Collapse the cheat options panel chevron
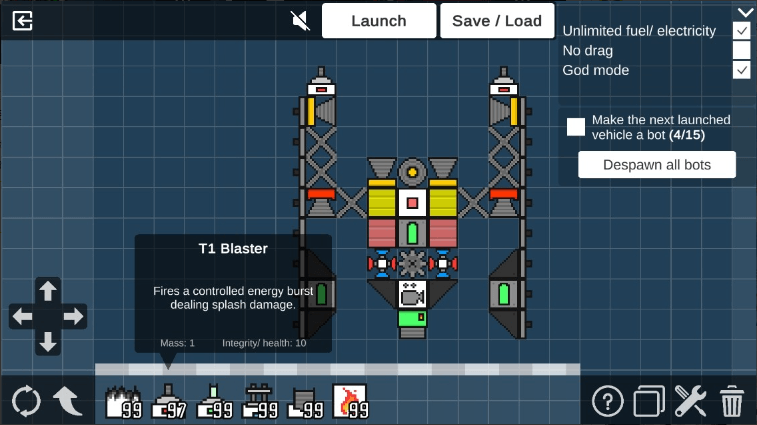Image resolution: width=757 pixels, height=425 pixels. click(x=743, y=12)
